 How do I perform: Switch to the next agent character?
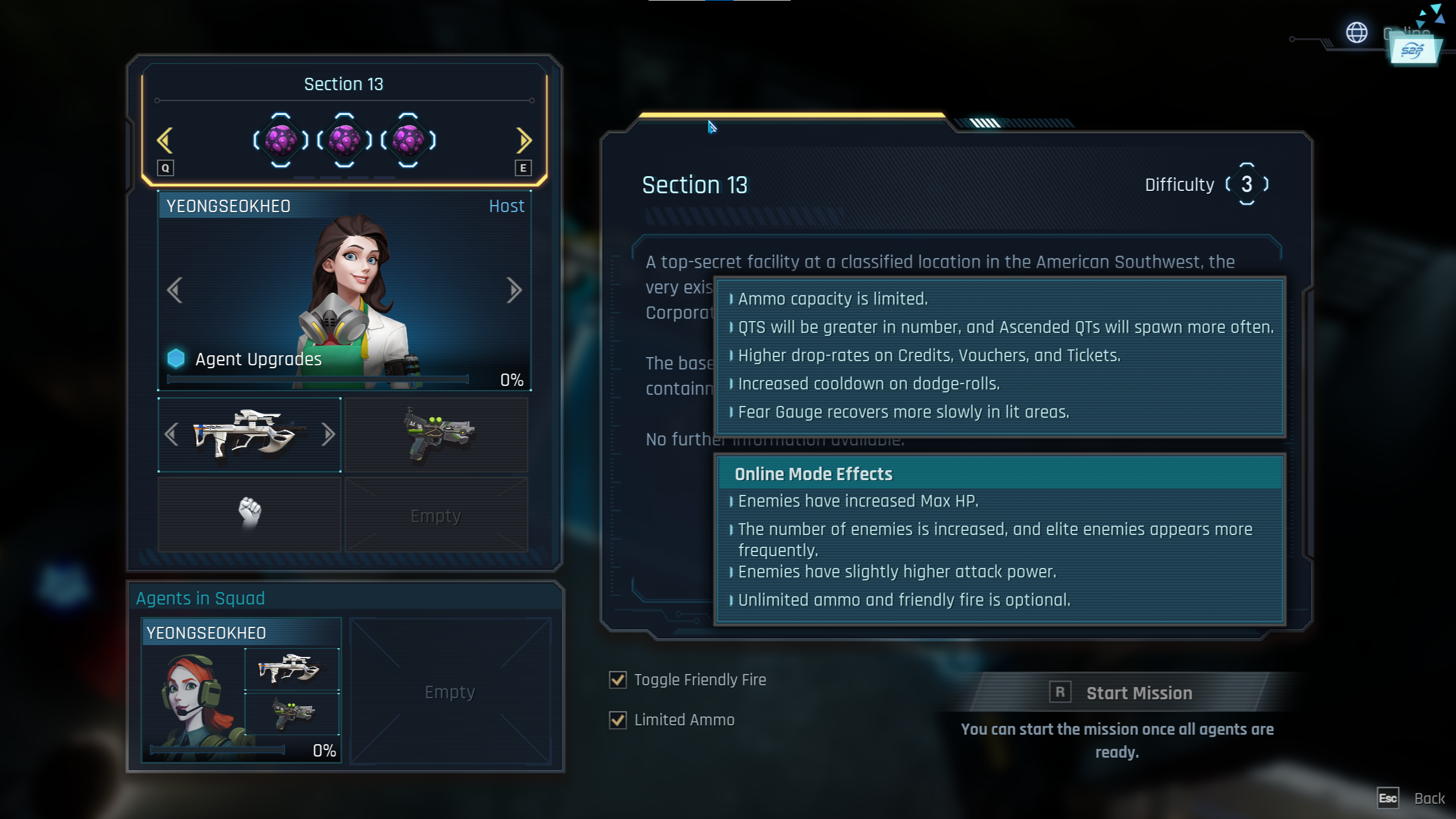514,290
